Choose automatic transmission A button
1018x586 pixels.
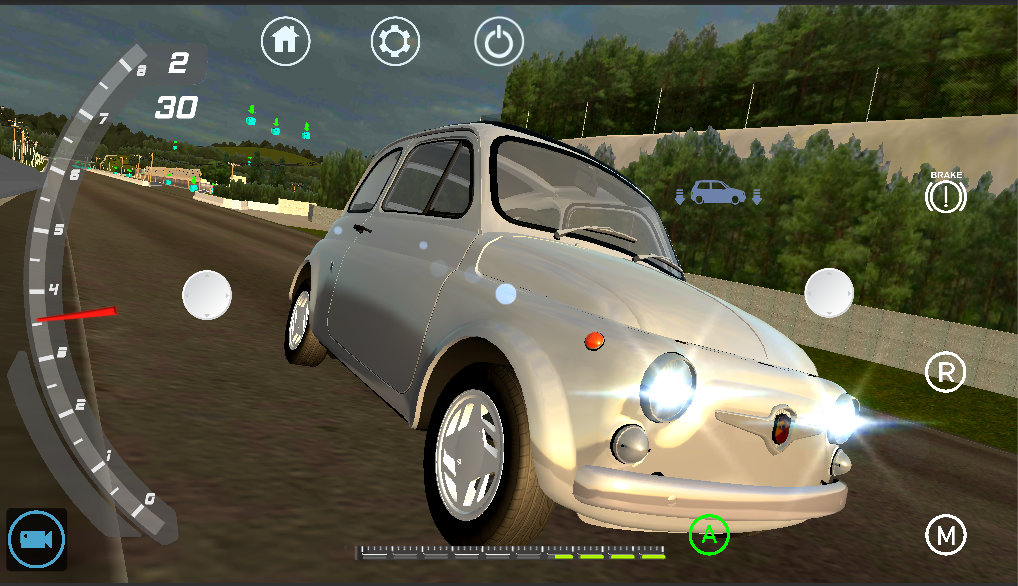(709, 534)
